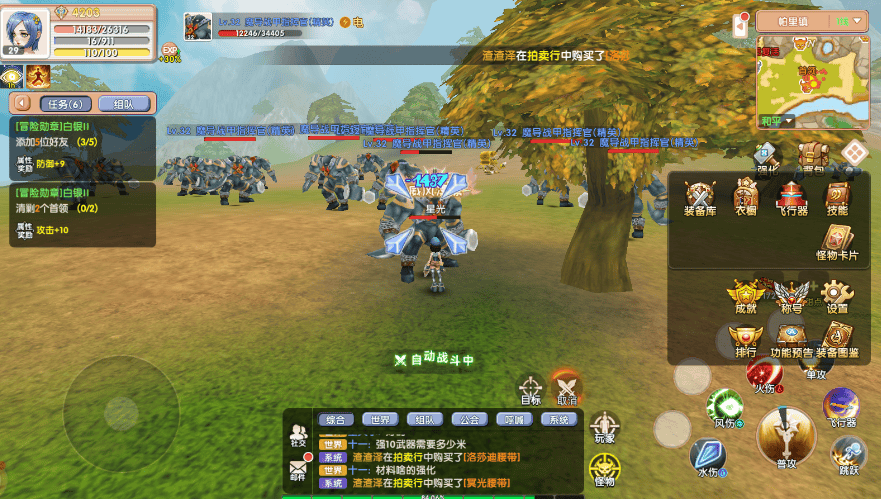Open the 装备库 equipment storage
Screen dimensions: 881x499
click(x=700, y=198)
